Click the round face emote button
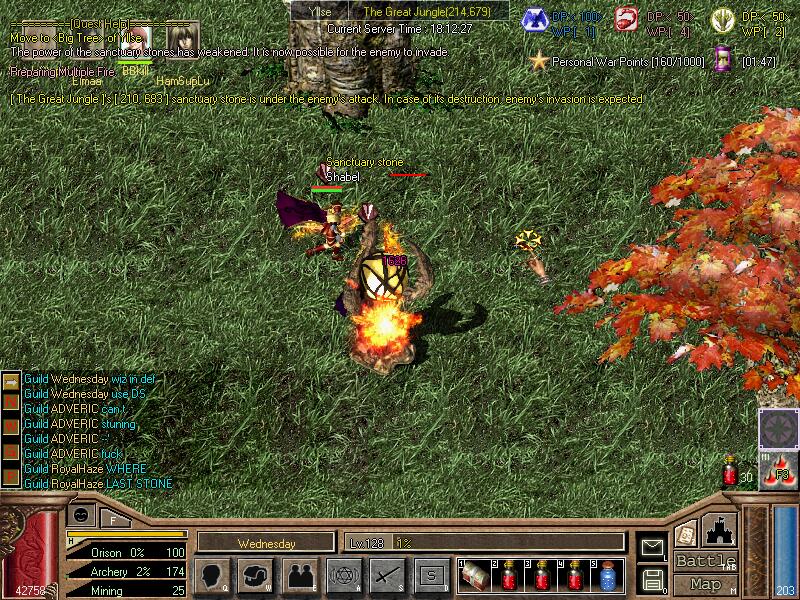This screenshot has width=800, height=600. (x=82, y=514)
